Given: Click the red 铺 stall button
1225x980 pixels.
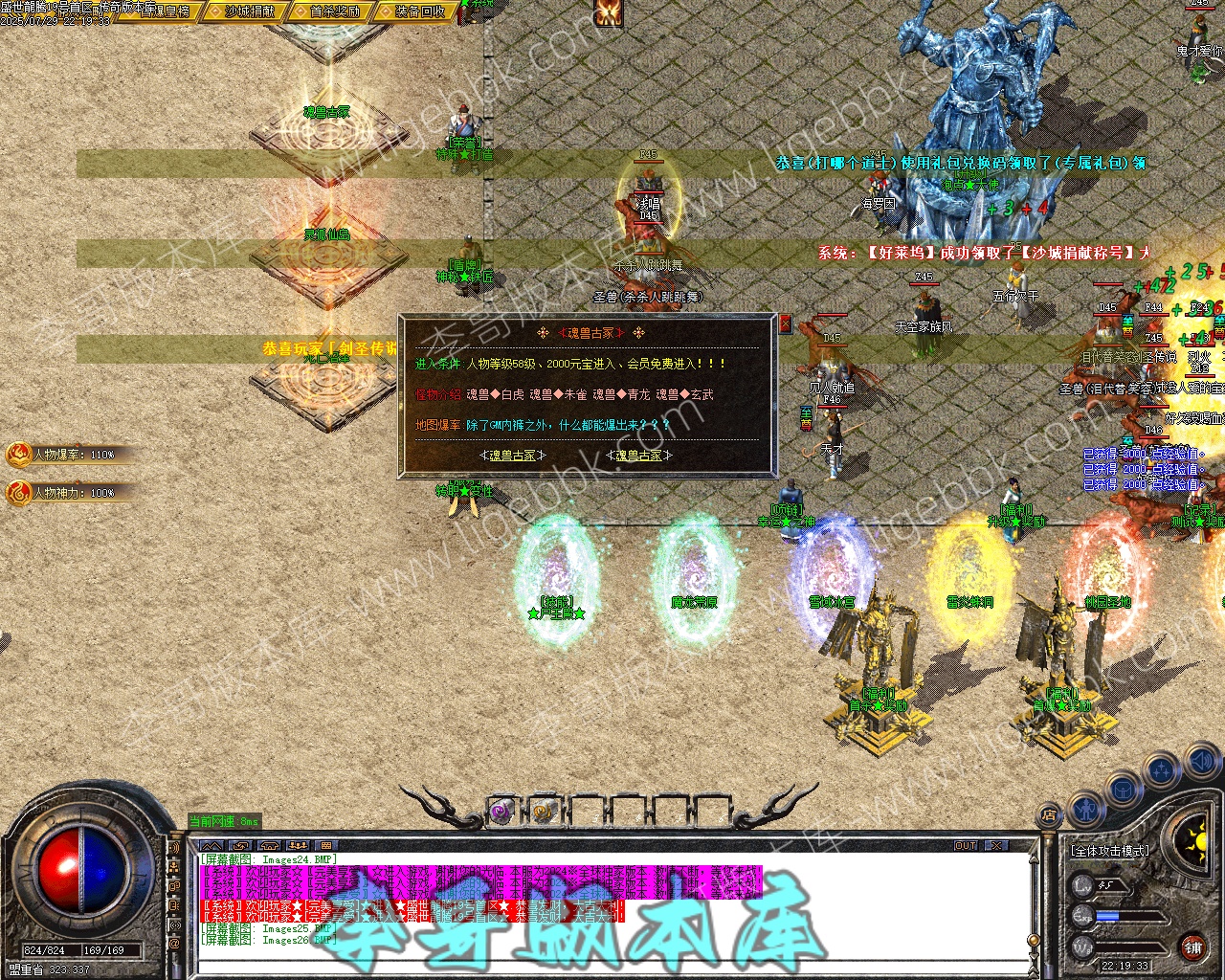Looking at the screenshot, I should (x=1192, y=948).
